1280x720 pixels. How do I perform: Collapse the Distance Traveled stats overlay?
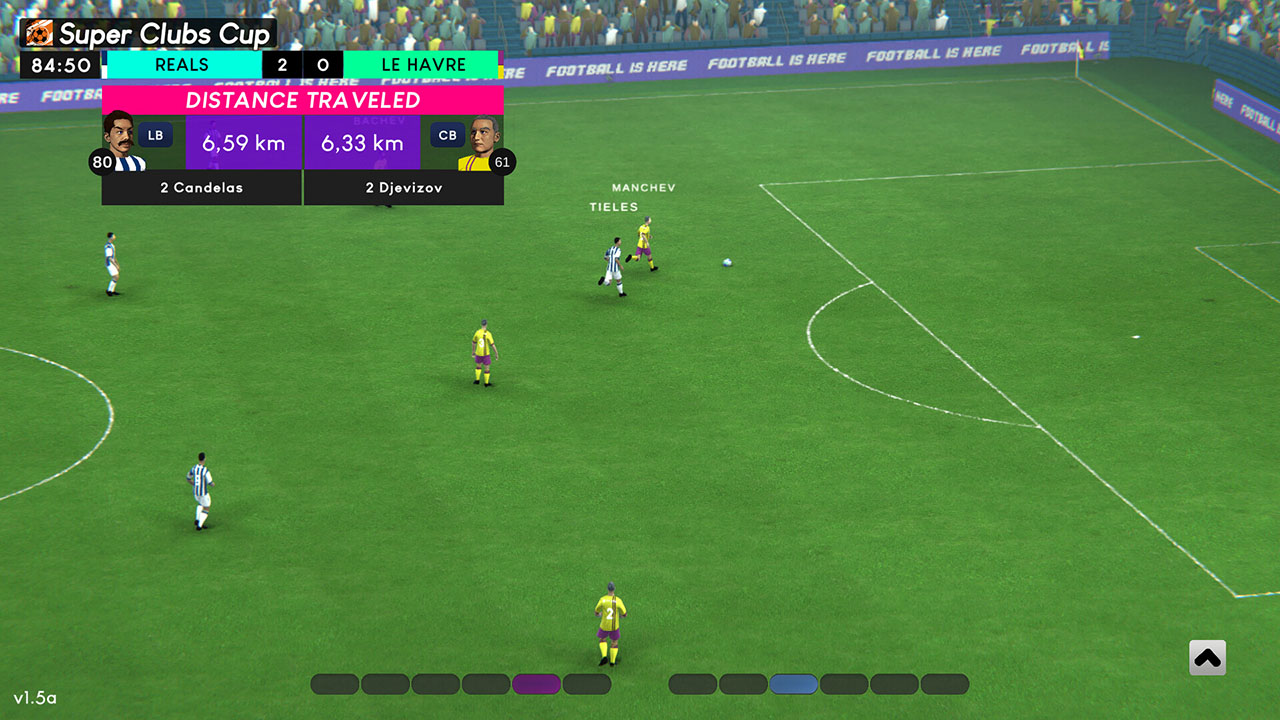[x=303, y=100]
